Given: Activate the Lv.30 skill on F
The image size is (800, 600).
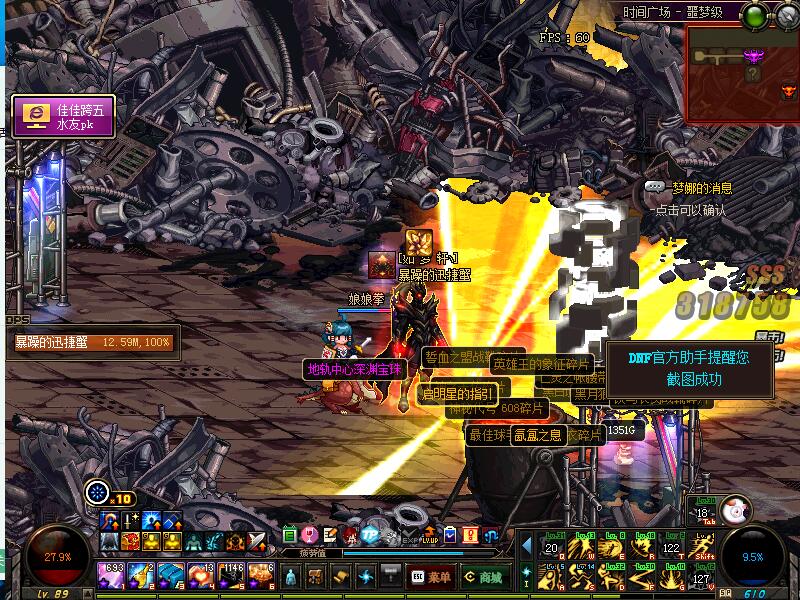Looking at the screenshot, I should point(641,577).
